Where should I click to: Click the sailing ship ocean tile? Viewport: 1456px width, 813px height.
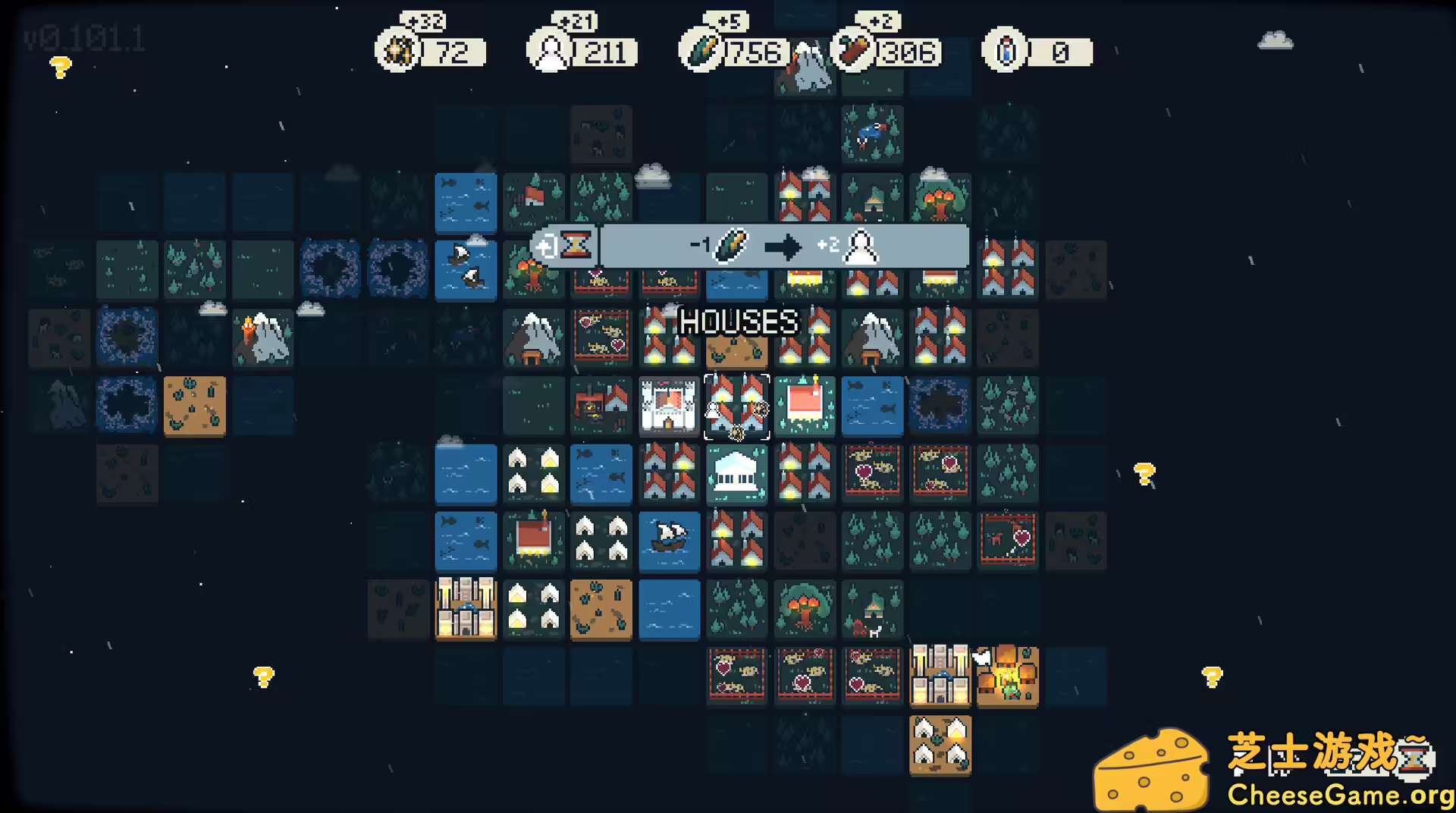pyautogui.click(x=670, y=541)
